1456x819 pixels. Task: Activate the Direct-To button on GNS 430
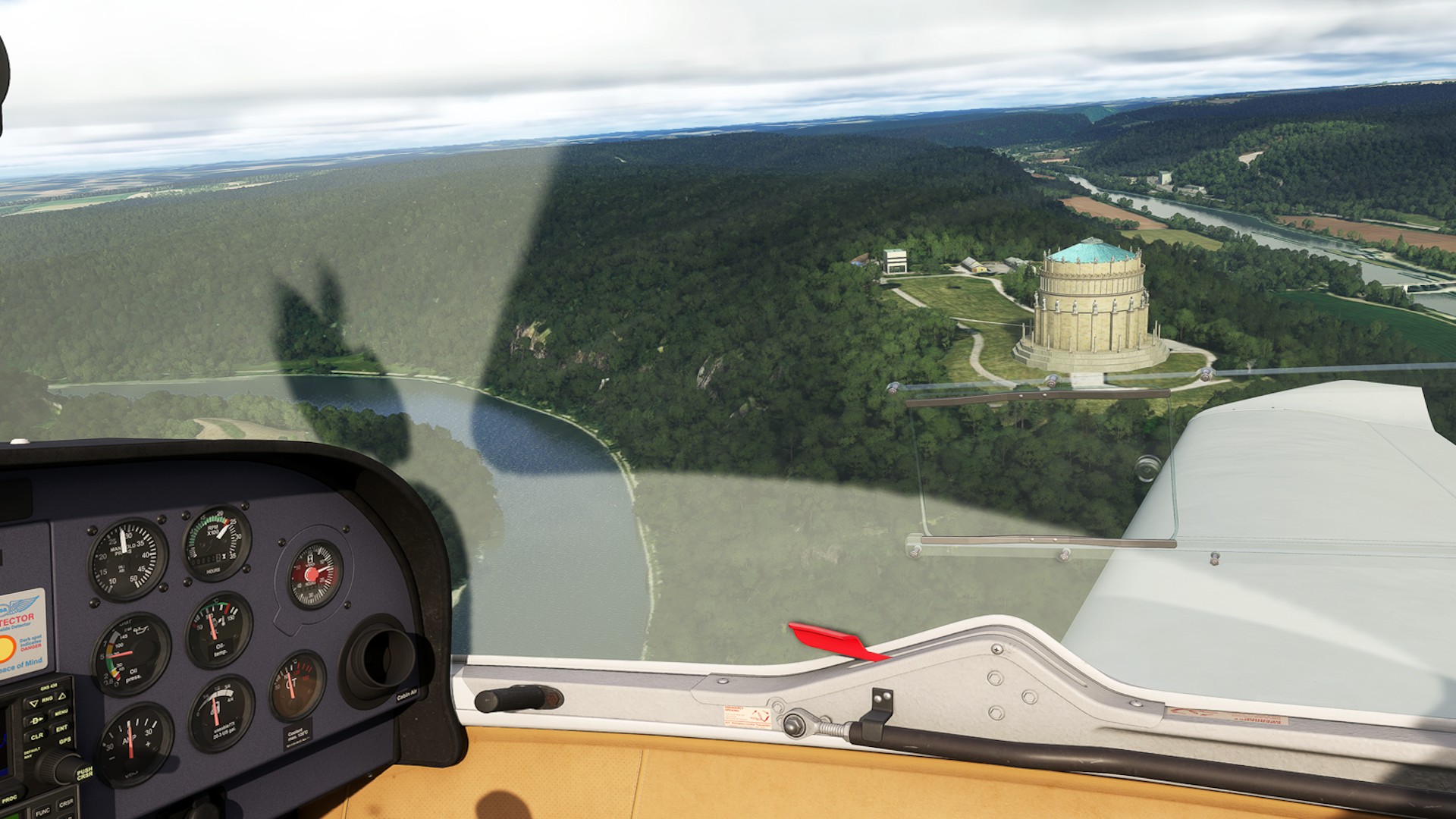click(x=36, y=720)
